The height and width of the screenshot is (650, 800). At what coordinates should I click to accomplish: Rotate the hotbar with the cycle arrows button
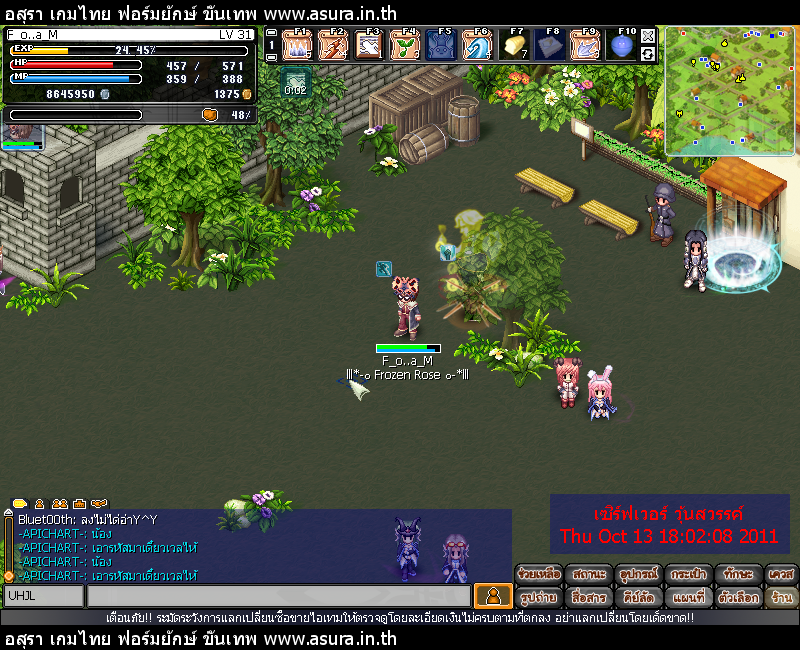click(x=648, y=53)
